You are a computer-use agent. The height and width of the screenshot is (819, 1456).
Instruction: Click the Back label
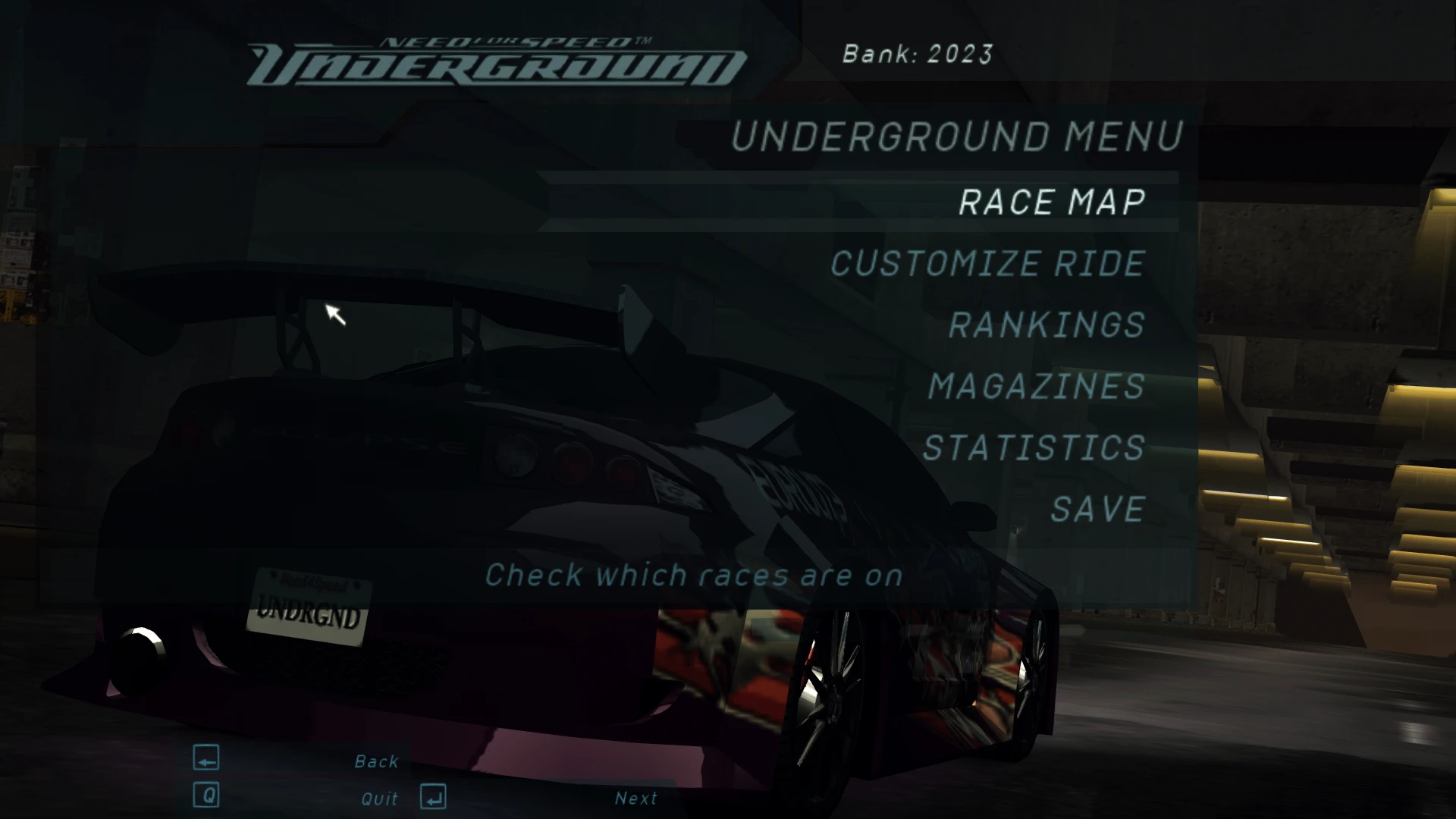[377, 761]
